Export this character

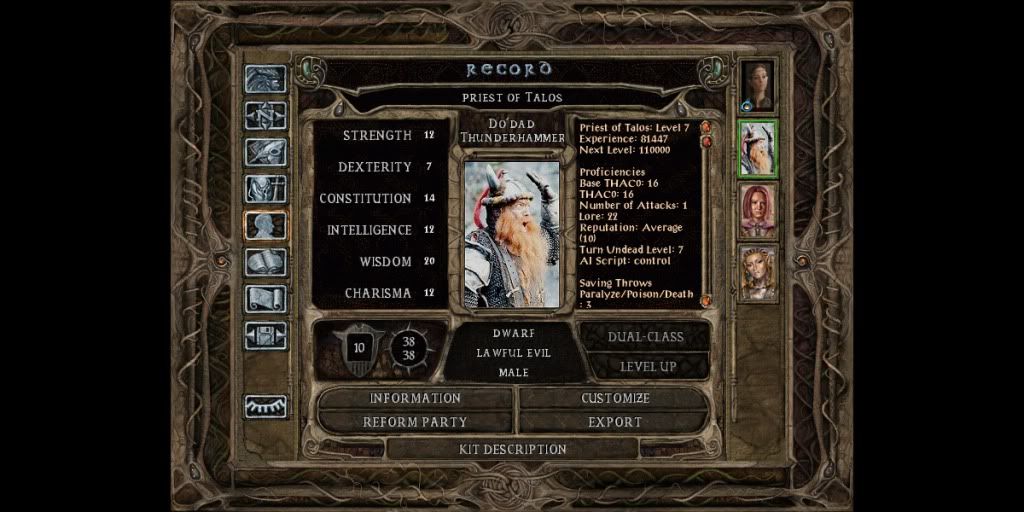615,422
